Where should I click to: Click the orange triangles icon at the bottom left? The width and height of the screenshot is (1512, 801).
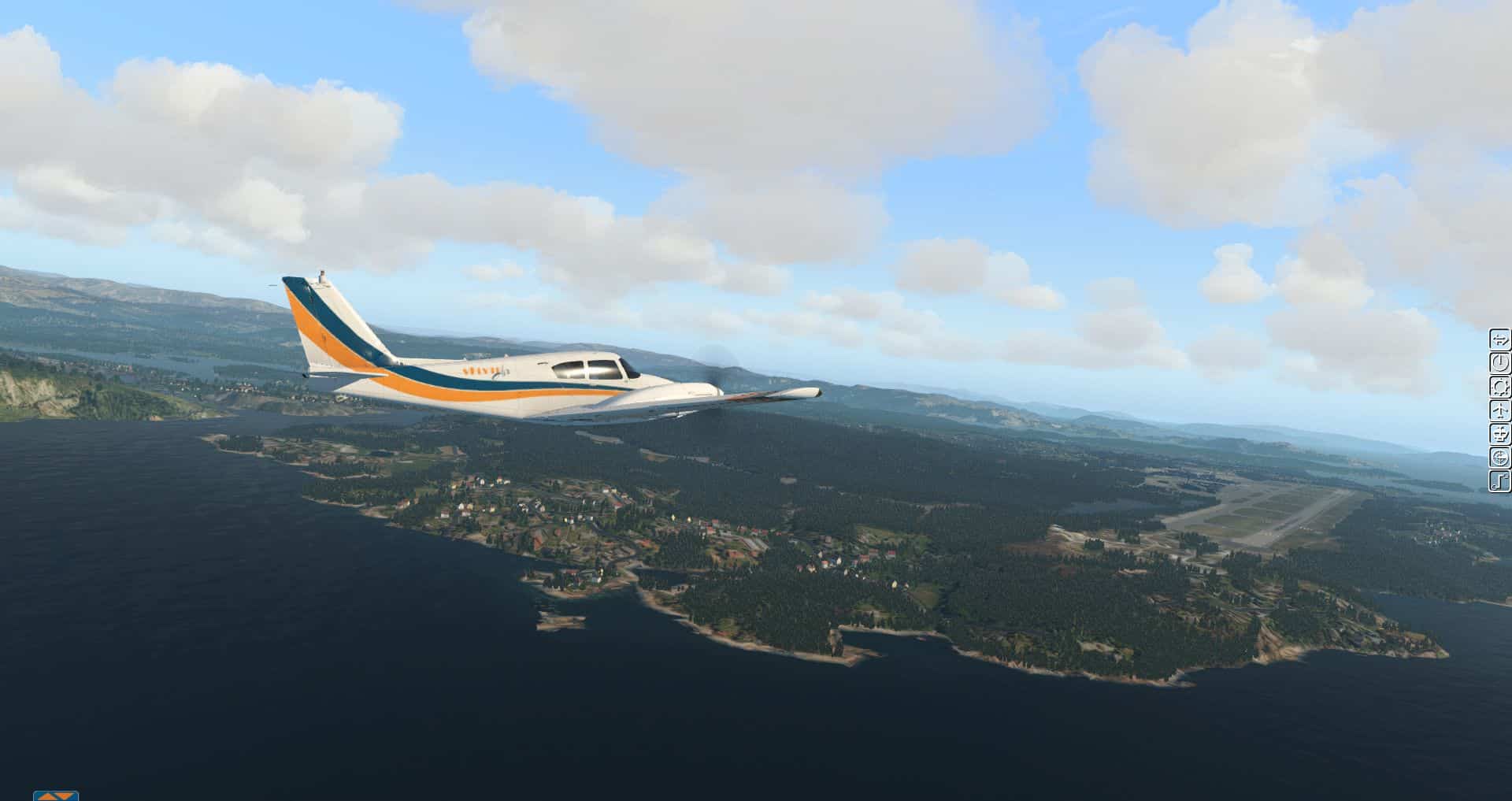[x=56, y=795]
